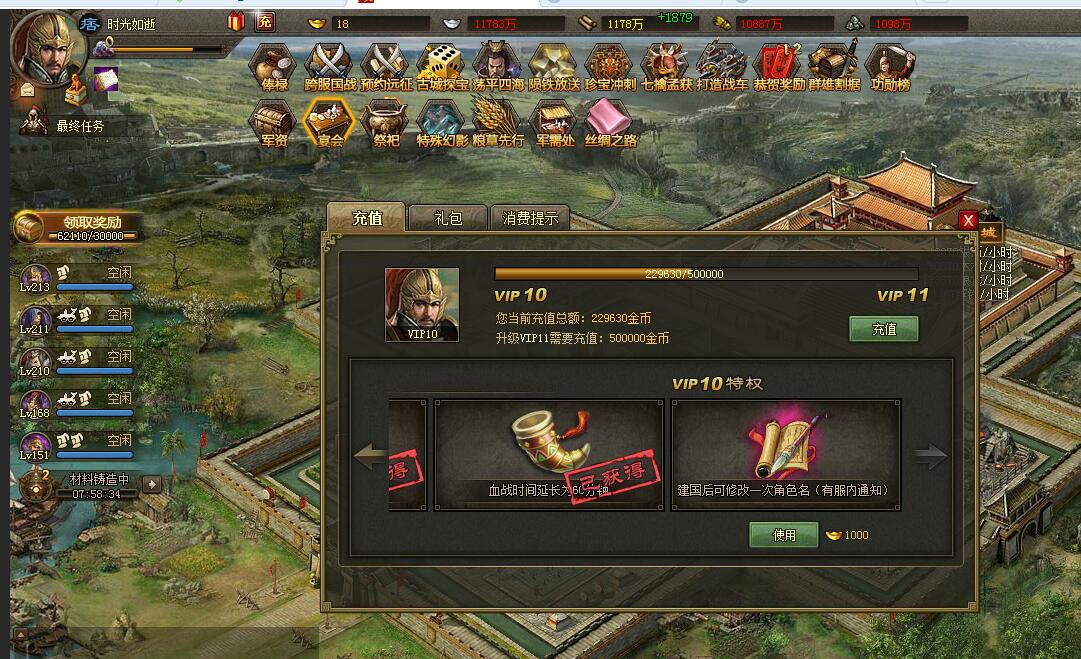Select the rename-character scroll privilege card

tap(785, 455)
